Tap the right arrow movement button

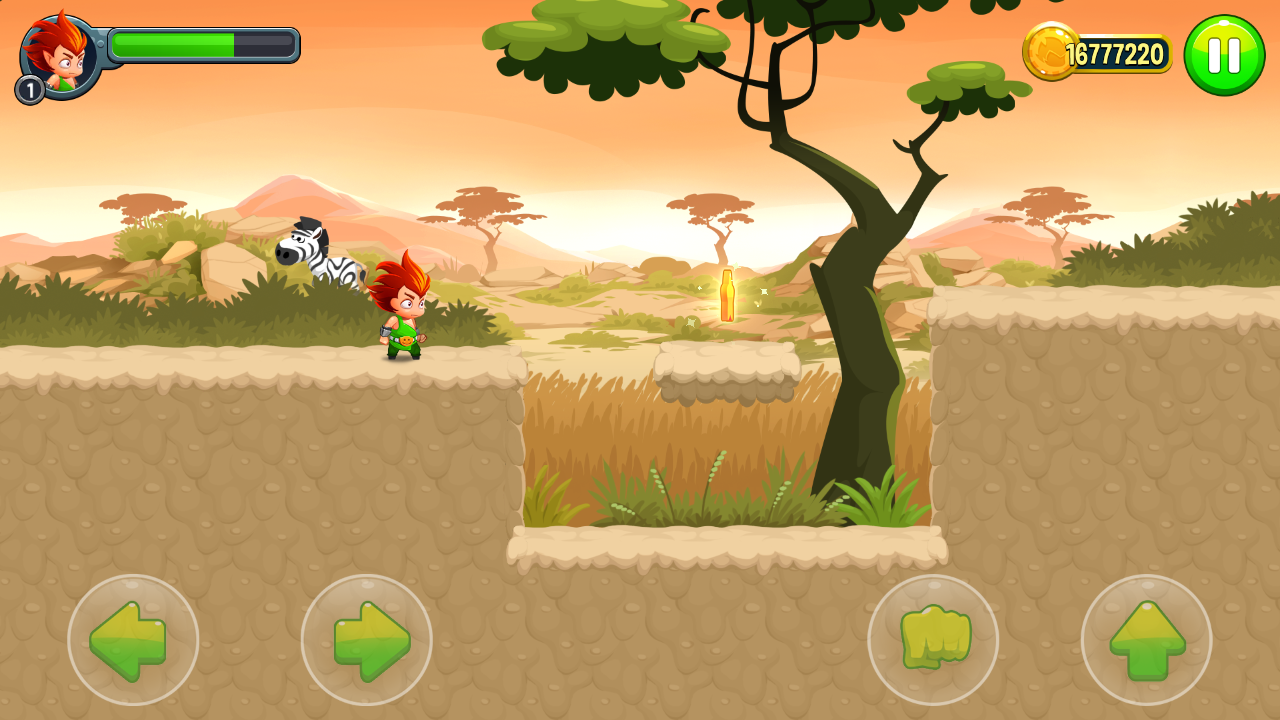(367, 640)
